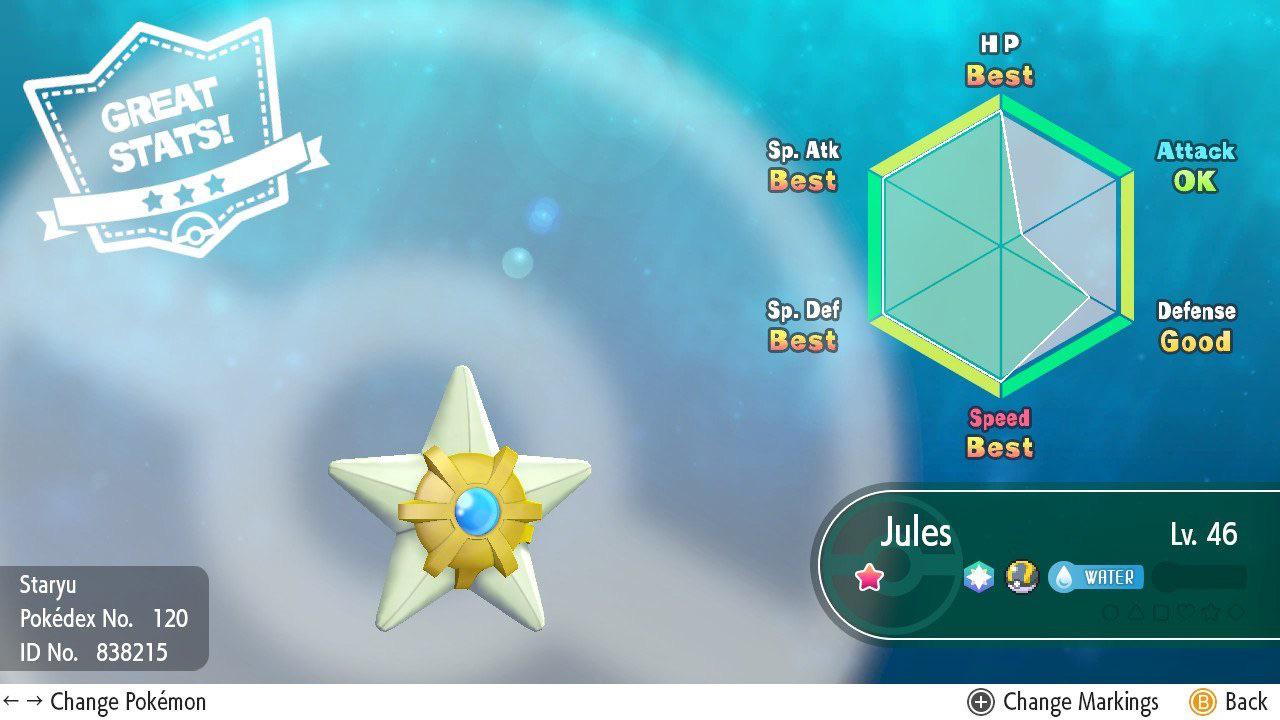
Task: Expand the stats hexagon chart
Action: pos(1000,243)
